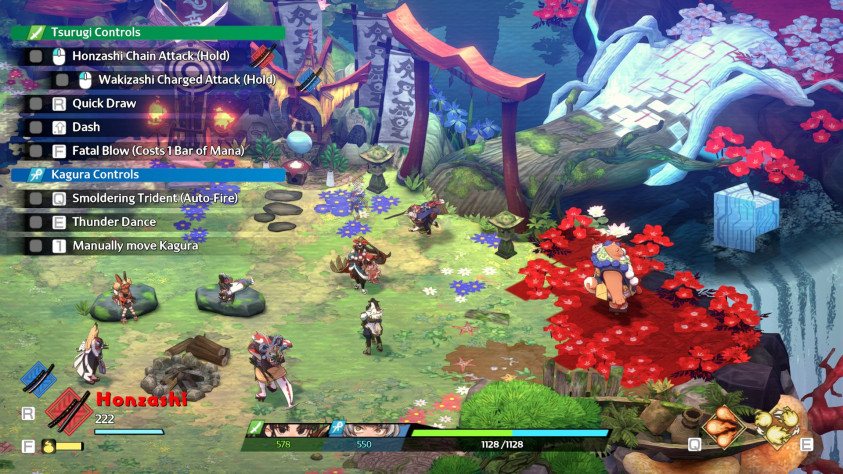
Task: Mark the Dash checkbox
Action: tap(36, 128)
